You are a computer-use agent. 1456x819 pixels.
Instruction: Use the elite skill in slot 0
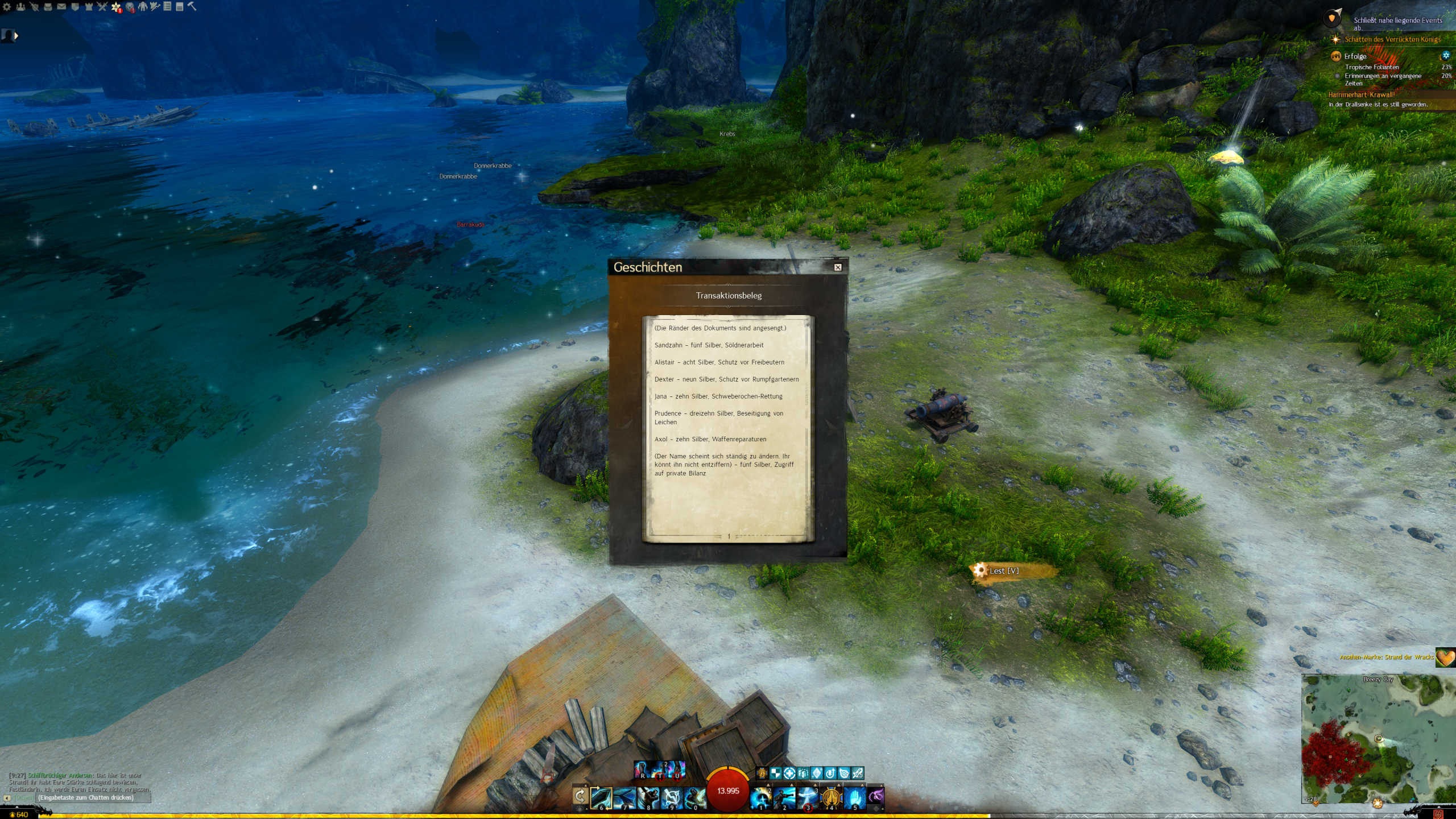694,797
